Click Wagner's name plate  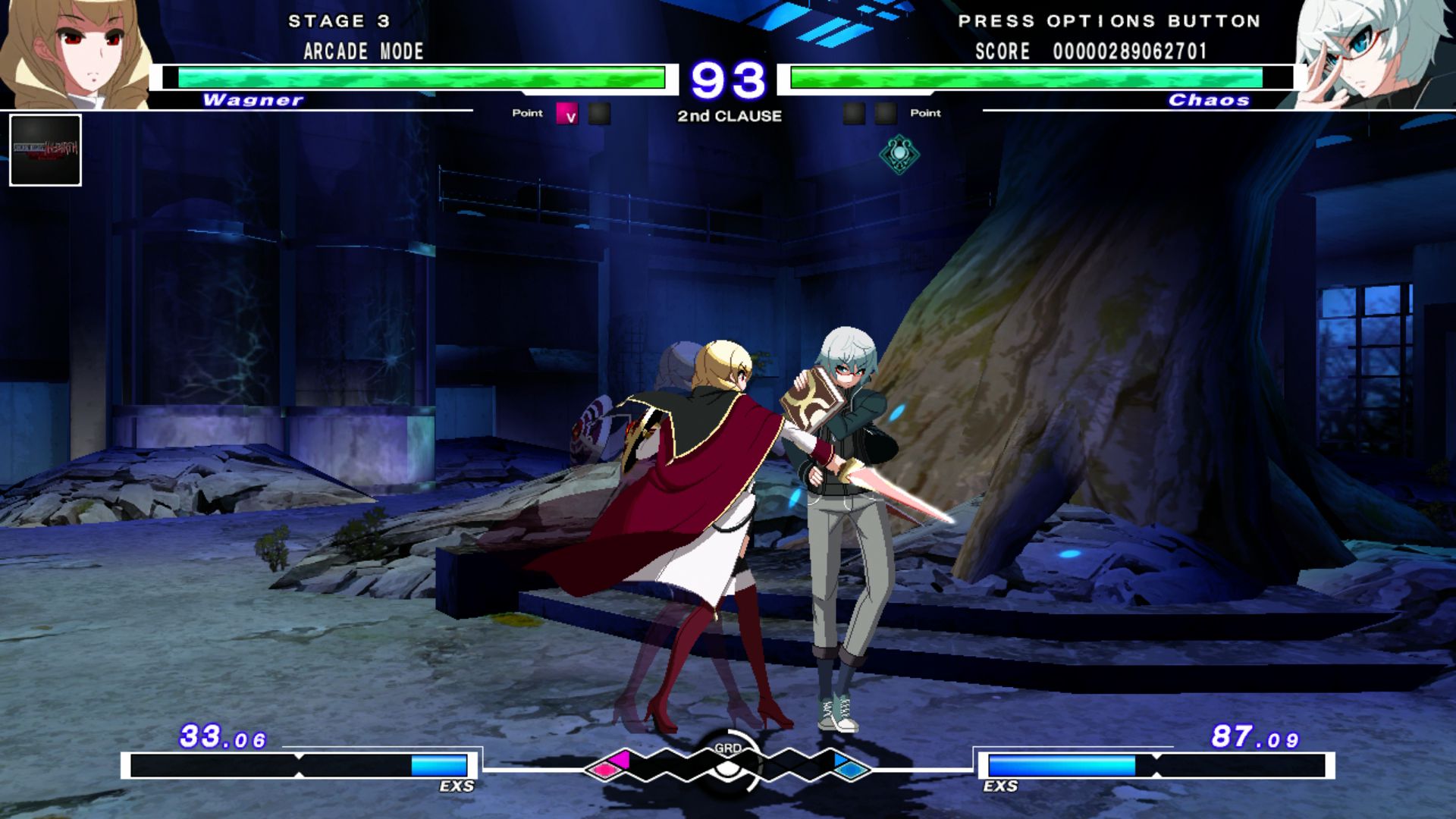click(x=253, y=99)
